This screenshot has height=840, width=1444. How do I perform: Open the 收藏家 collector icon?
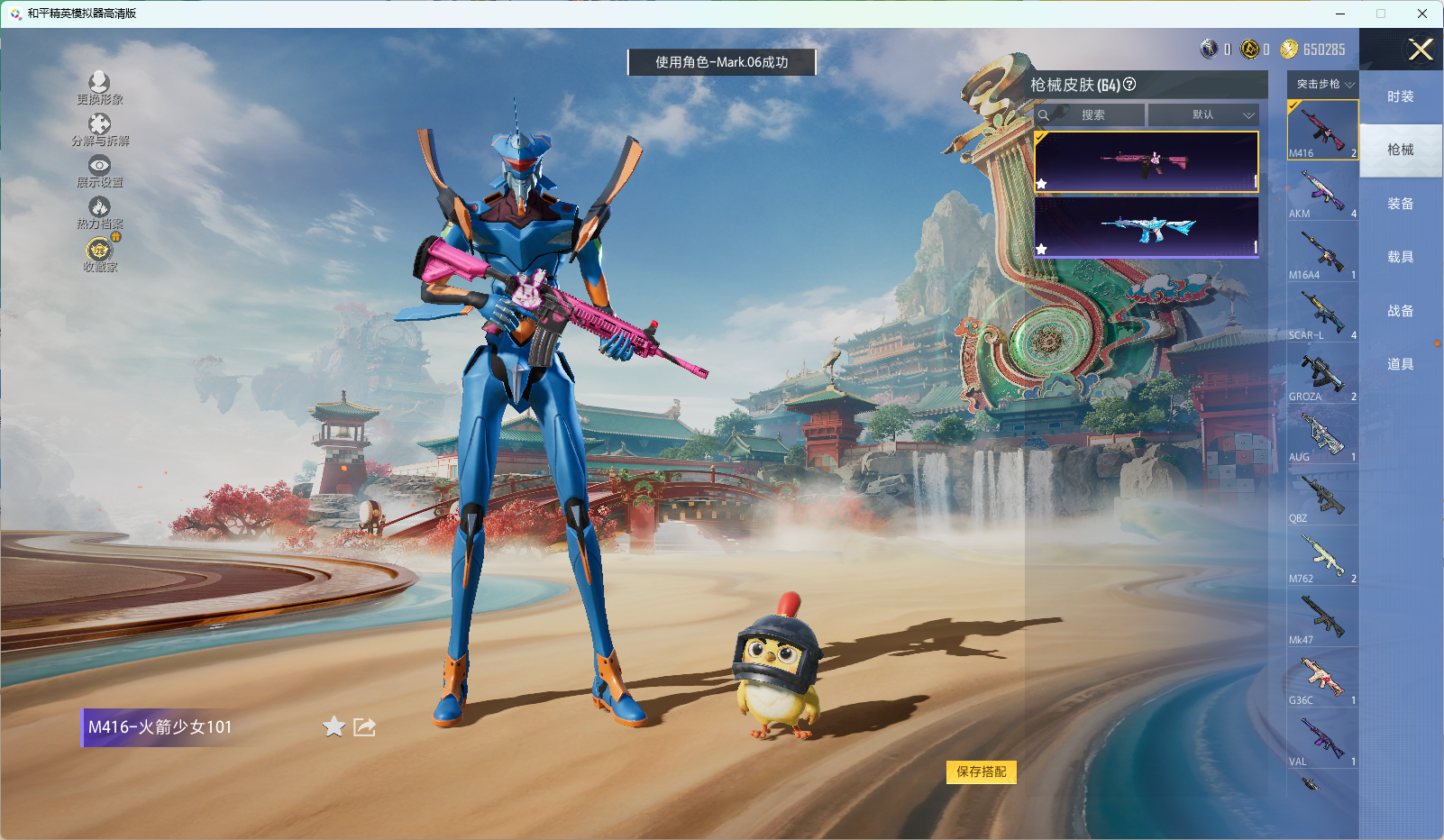click(x=99, y=254)
